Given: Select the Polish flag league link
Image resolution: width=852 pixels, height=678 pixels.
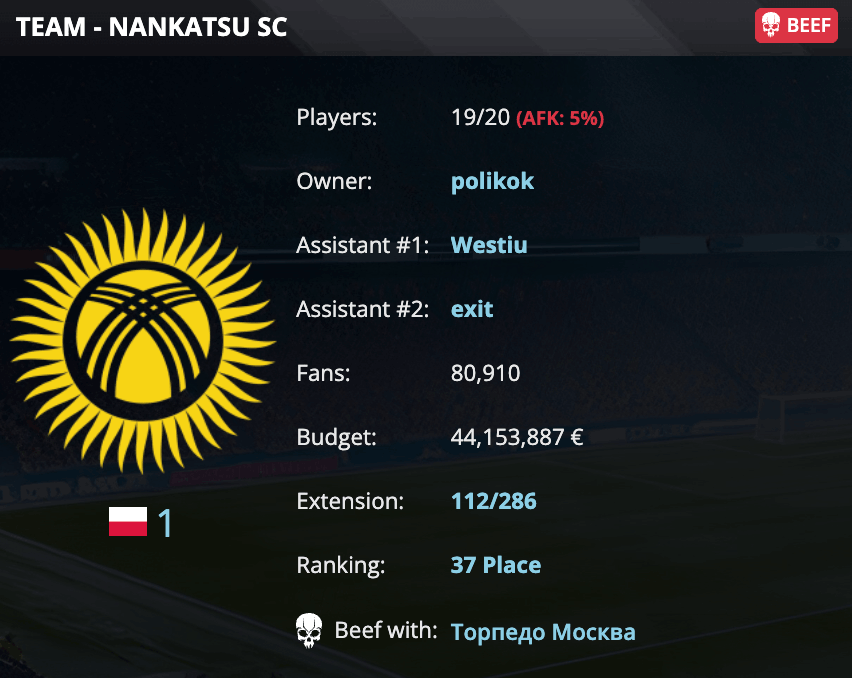Looking at the screenshot, I should click(x=141, y=523).
